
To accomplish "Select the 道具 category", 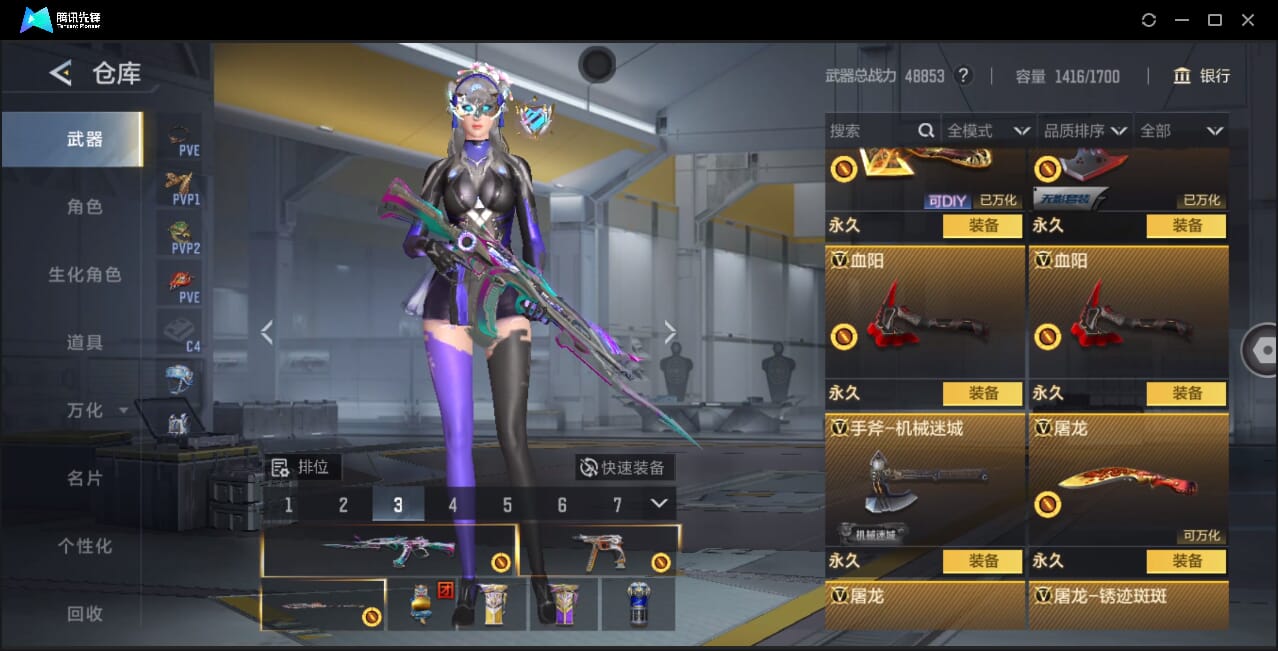I will coord(85,343).
